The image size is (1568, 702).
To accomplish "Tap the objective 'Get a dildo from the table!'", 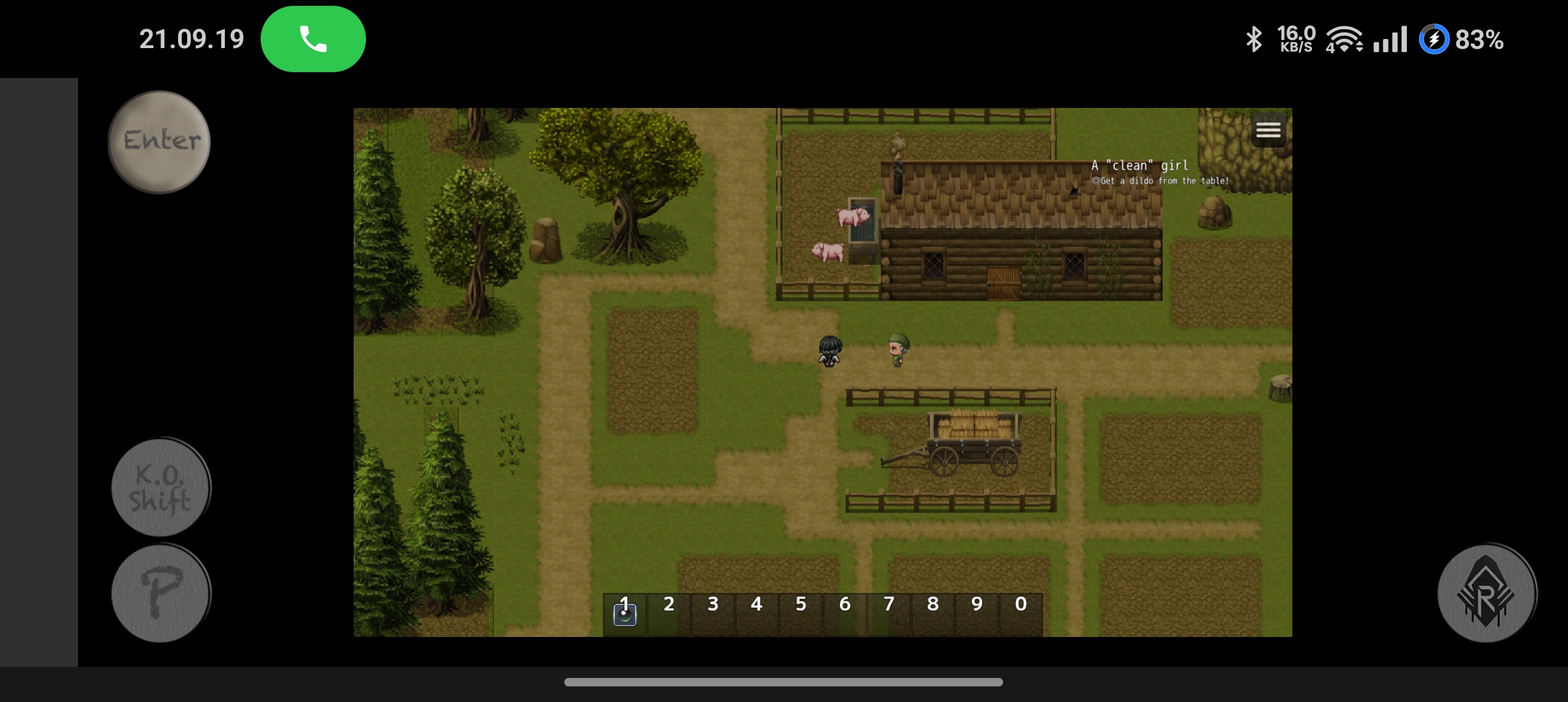I will [1160, 181].
